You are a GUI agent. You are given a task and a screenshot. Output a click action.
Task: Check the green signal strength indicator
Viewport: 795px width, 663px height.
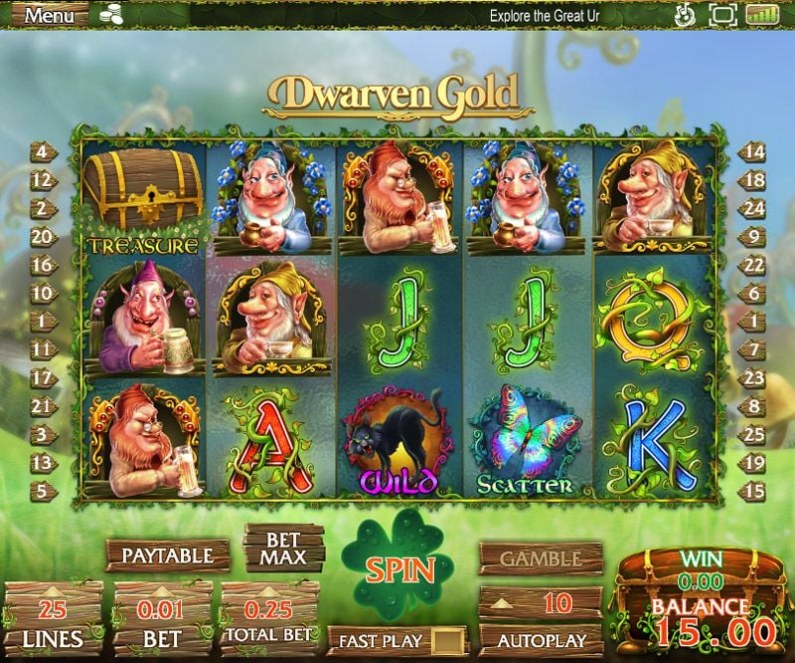(x=762, y=15)
